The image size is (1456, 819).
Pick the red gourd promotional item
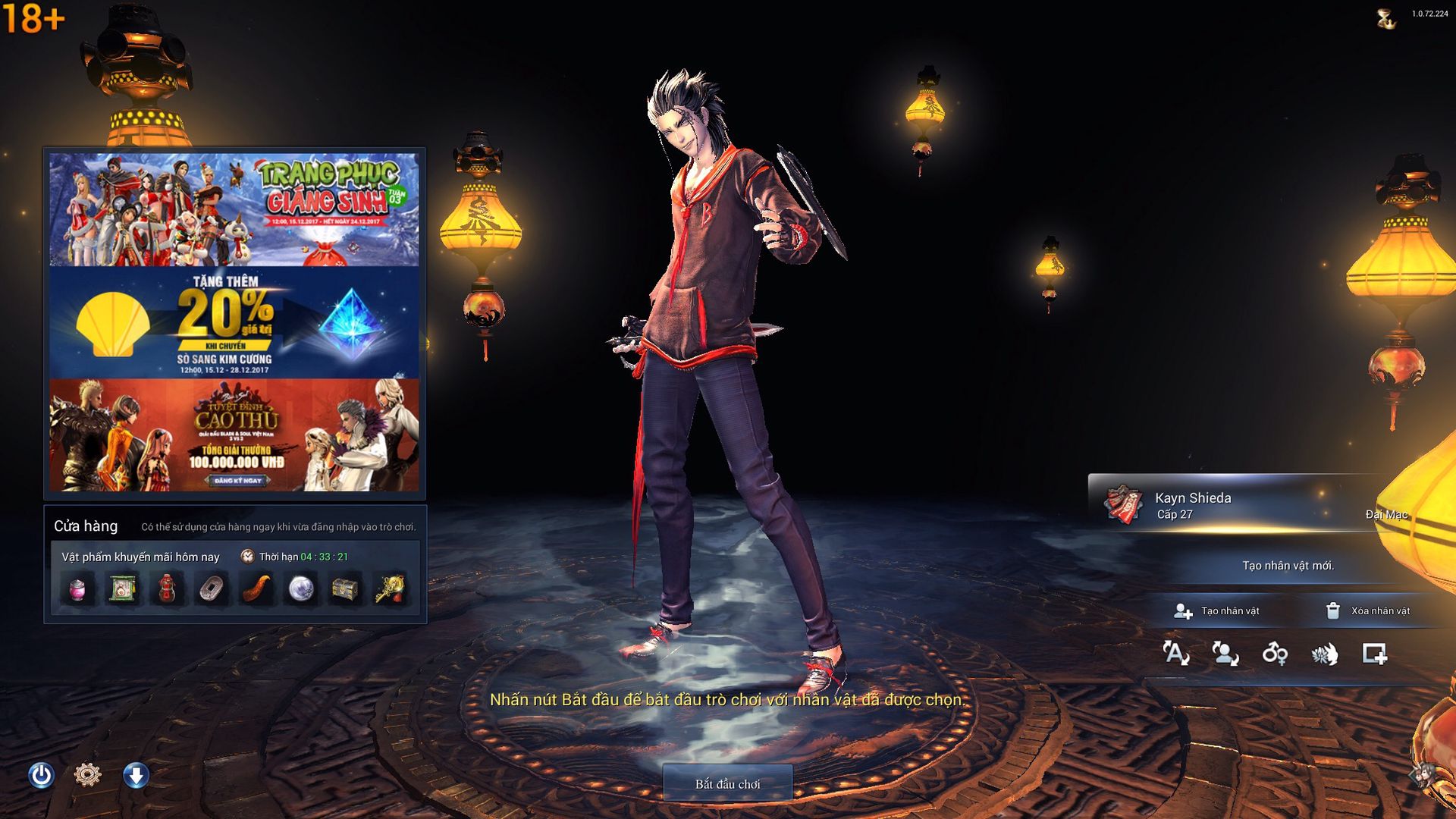tap(167, 589)
